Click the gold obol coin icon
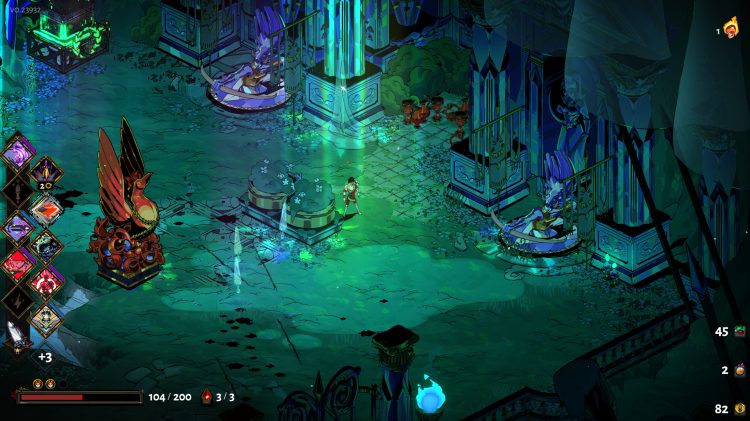The height and width of the screenshot is (421, 750). [x=741, y=408]
